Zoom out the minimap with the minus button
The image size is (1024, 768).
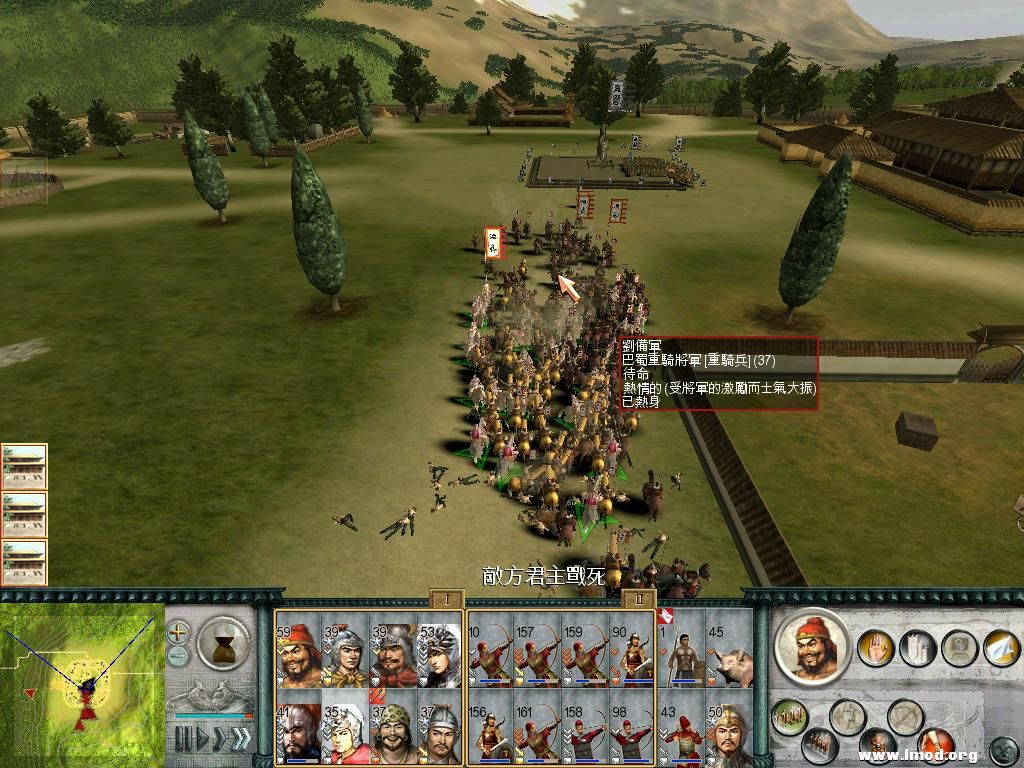click(178, 656)
